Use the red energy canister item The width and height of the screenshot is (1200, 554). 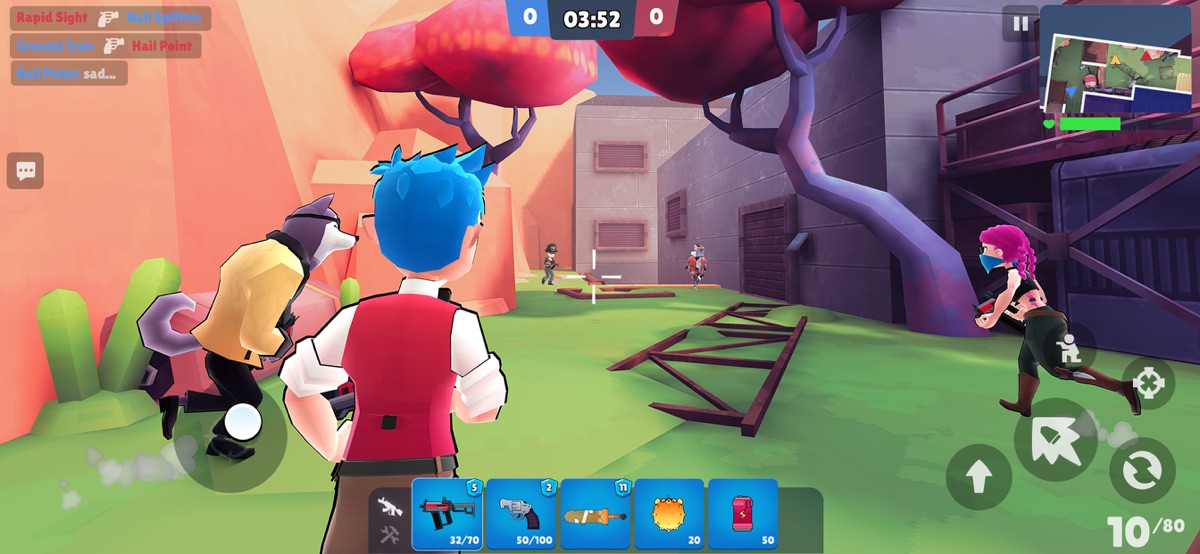tap(742, 514)
